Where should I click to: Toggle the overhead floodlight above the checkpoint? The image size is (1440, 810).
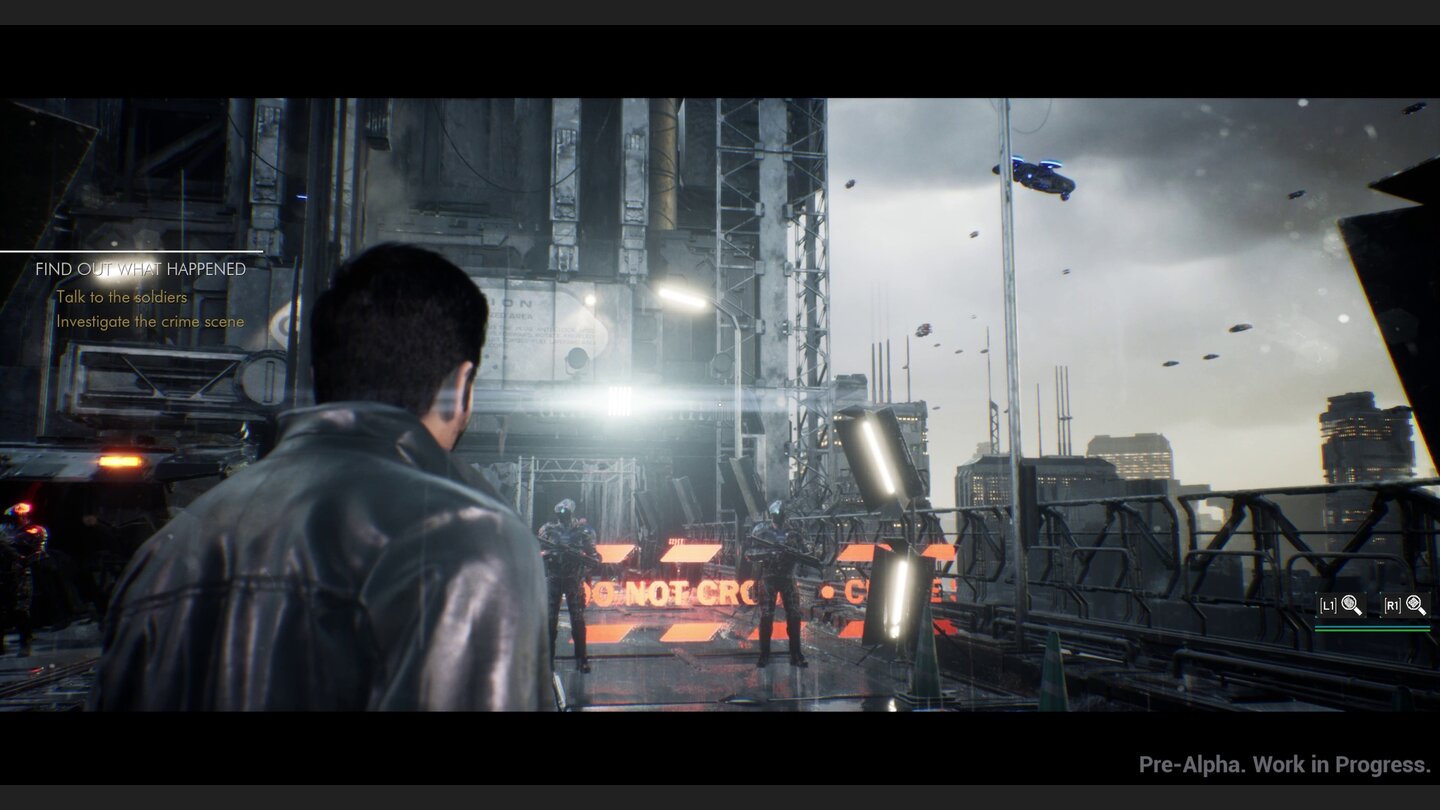click(x=682, y=297)
